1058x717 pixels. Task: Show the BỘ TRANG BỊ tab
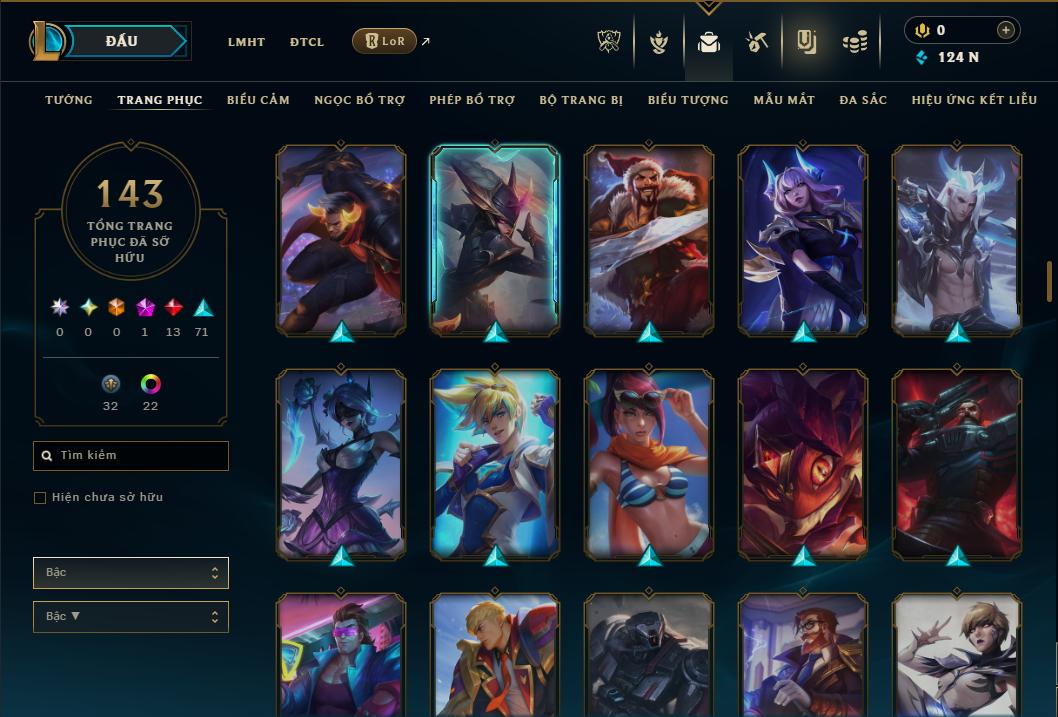point(581,100)
